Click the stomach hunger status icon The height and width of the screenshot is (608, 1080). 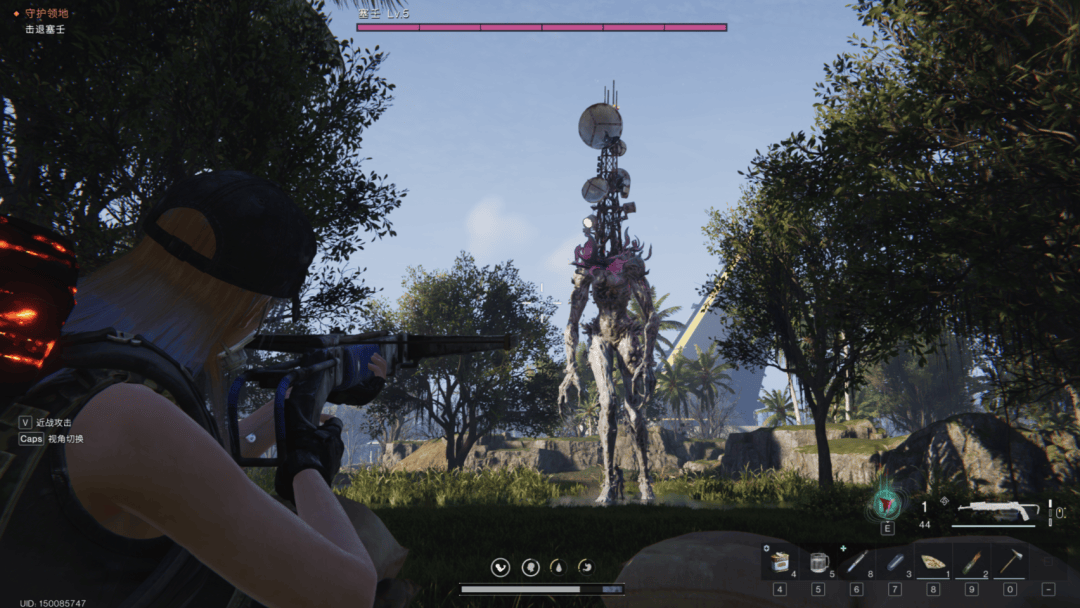585,568
